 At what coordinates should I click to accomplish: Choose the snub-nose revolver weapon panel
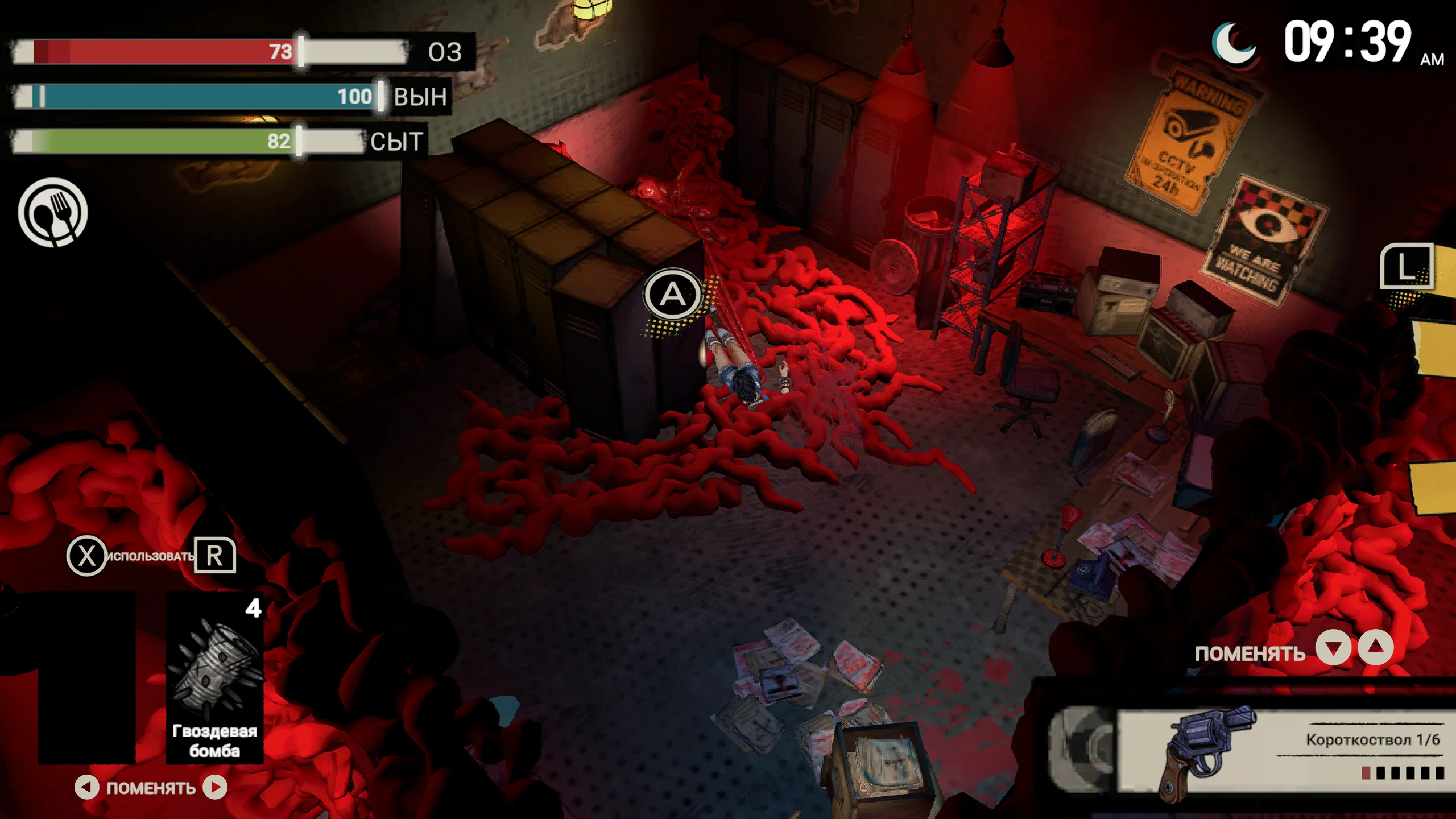pos(1280,750)
